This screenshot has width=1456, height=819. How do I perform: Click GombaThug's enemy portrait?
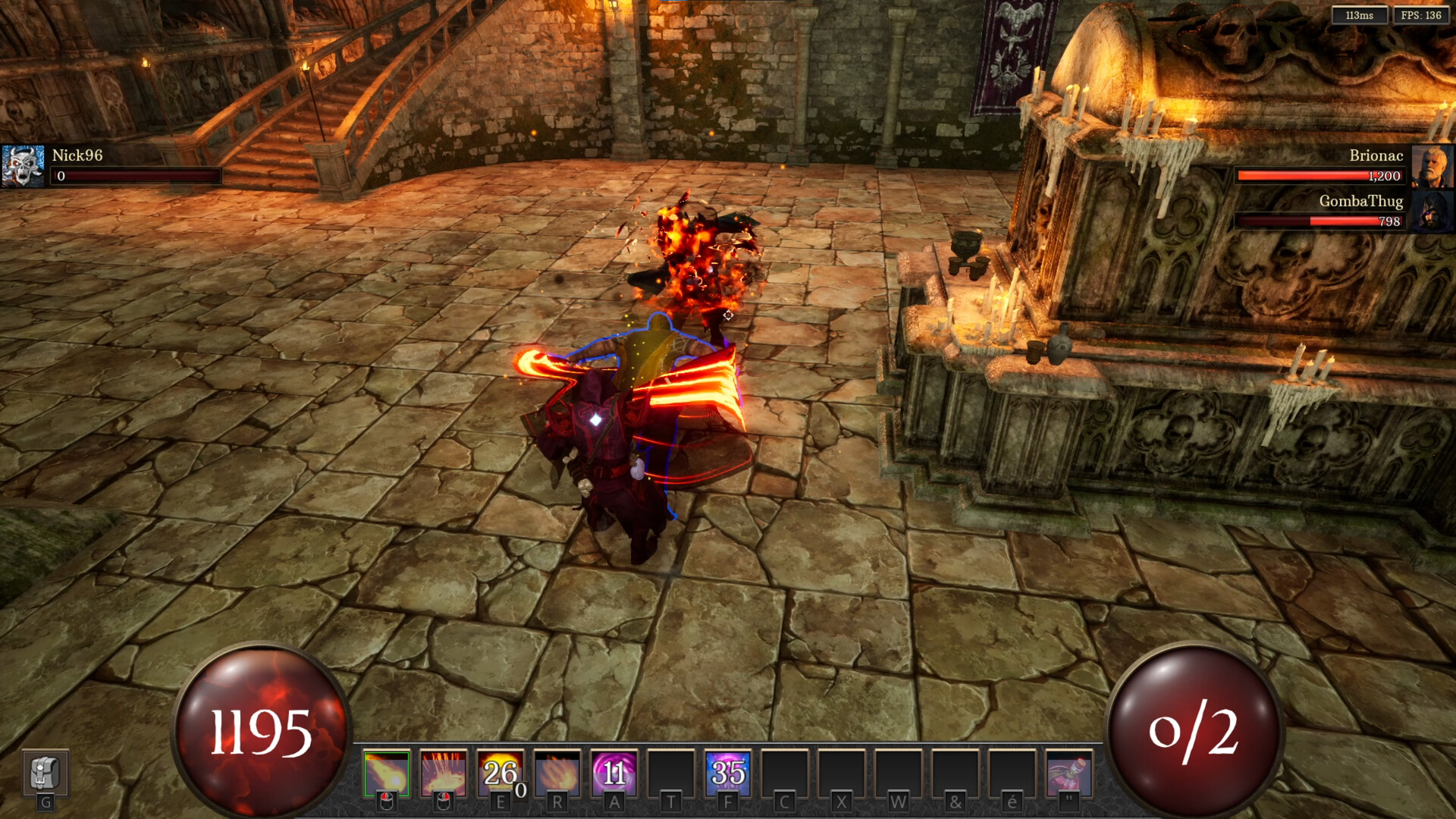pos(1433,212)
